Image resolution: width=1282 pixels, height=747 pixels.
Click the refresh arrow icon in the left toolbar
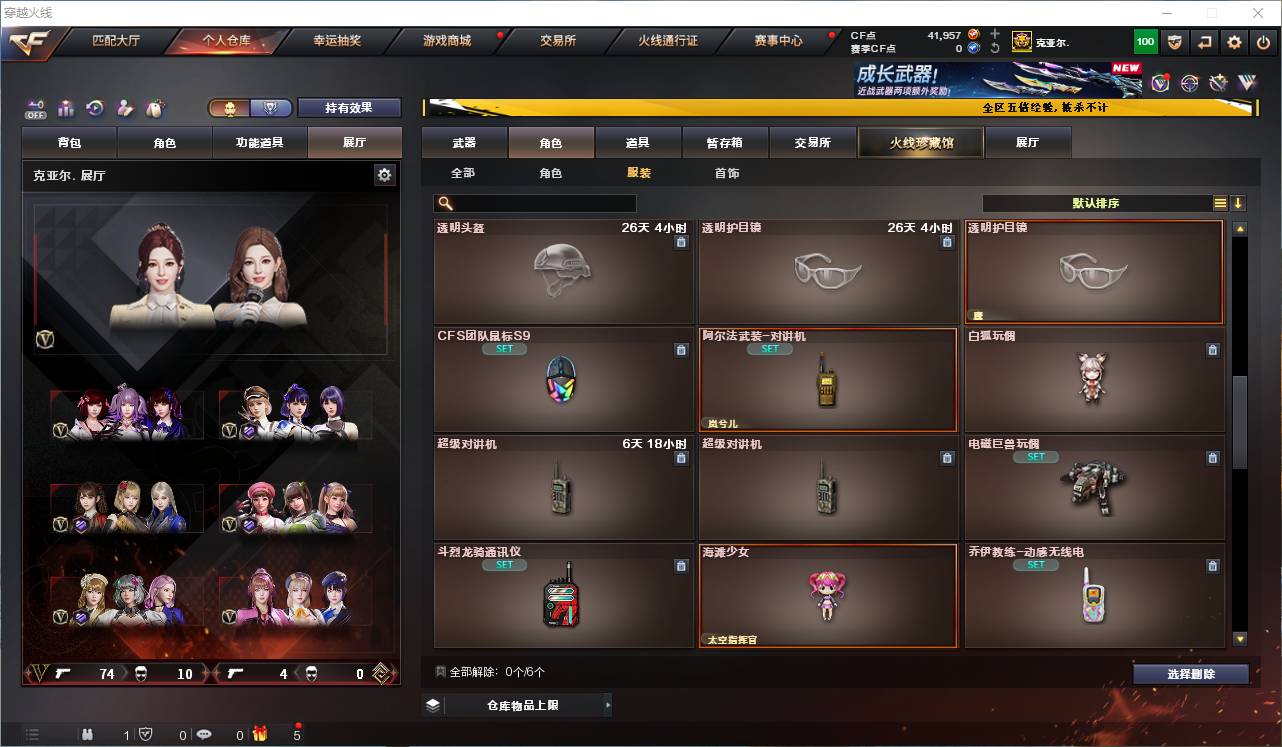point(94,109)
